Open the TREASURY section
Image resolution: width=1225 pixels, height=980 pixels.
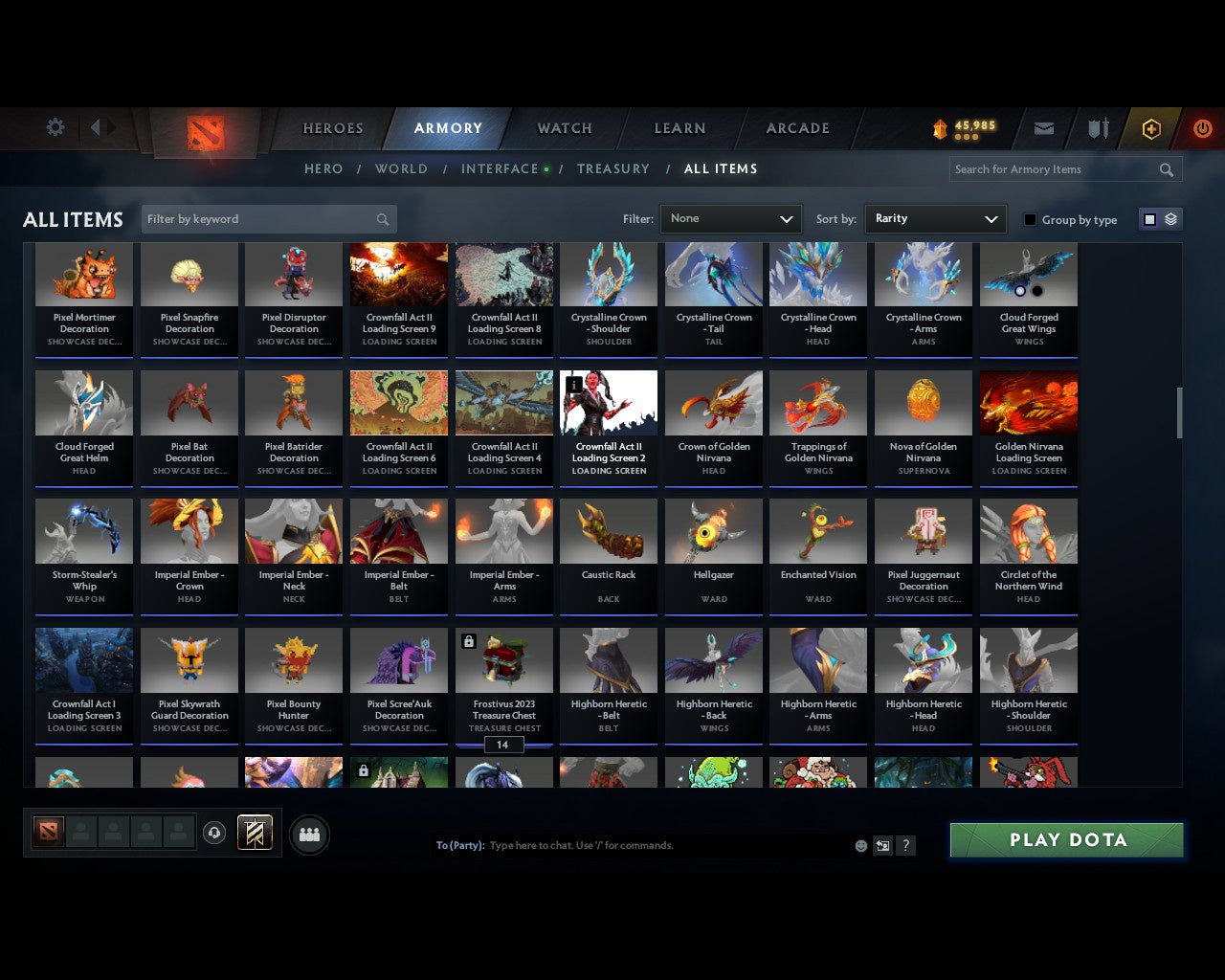(613, 168)
